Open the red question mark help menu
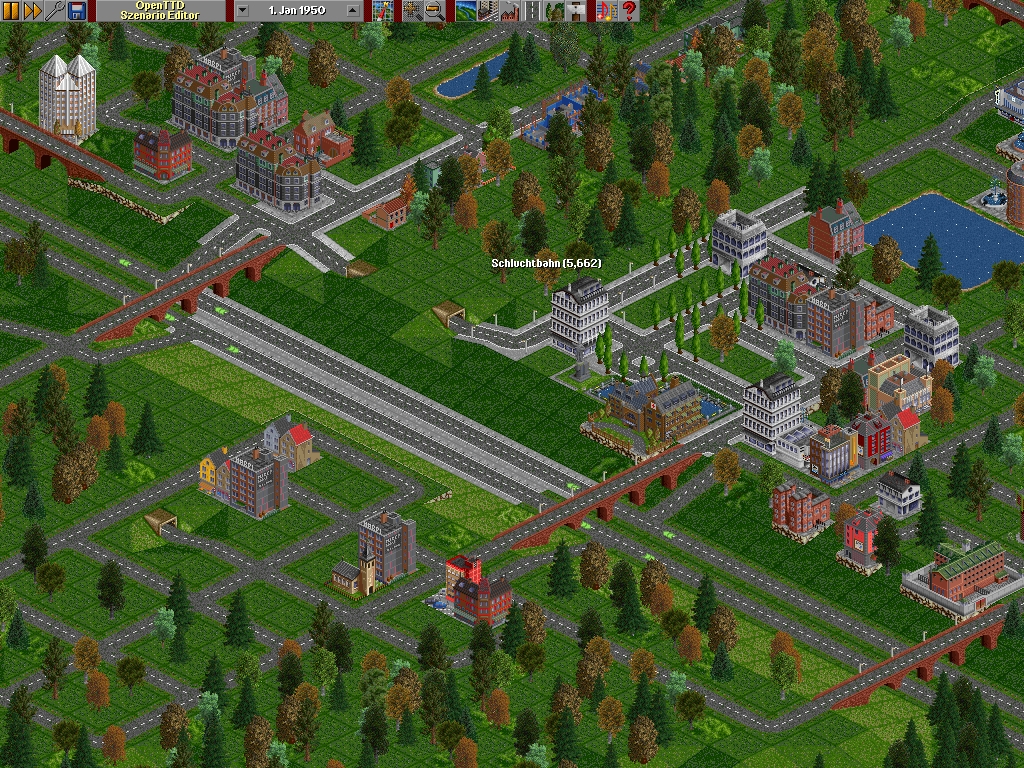This screenshot has height=768, width=1024. 629,11
